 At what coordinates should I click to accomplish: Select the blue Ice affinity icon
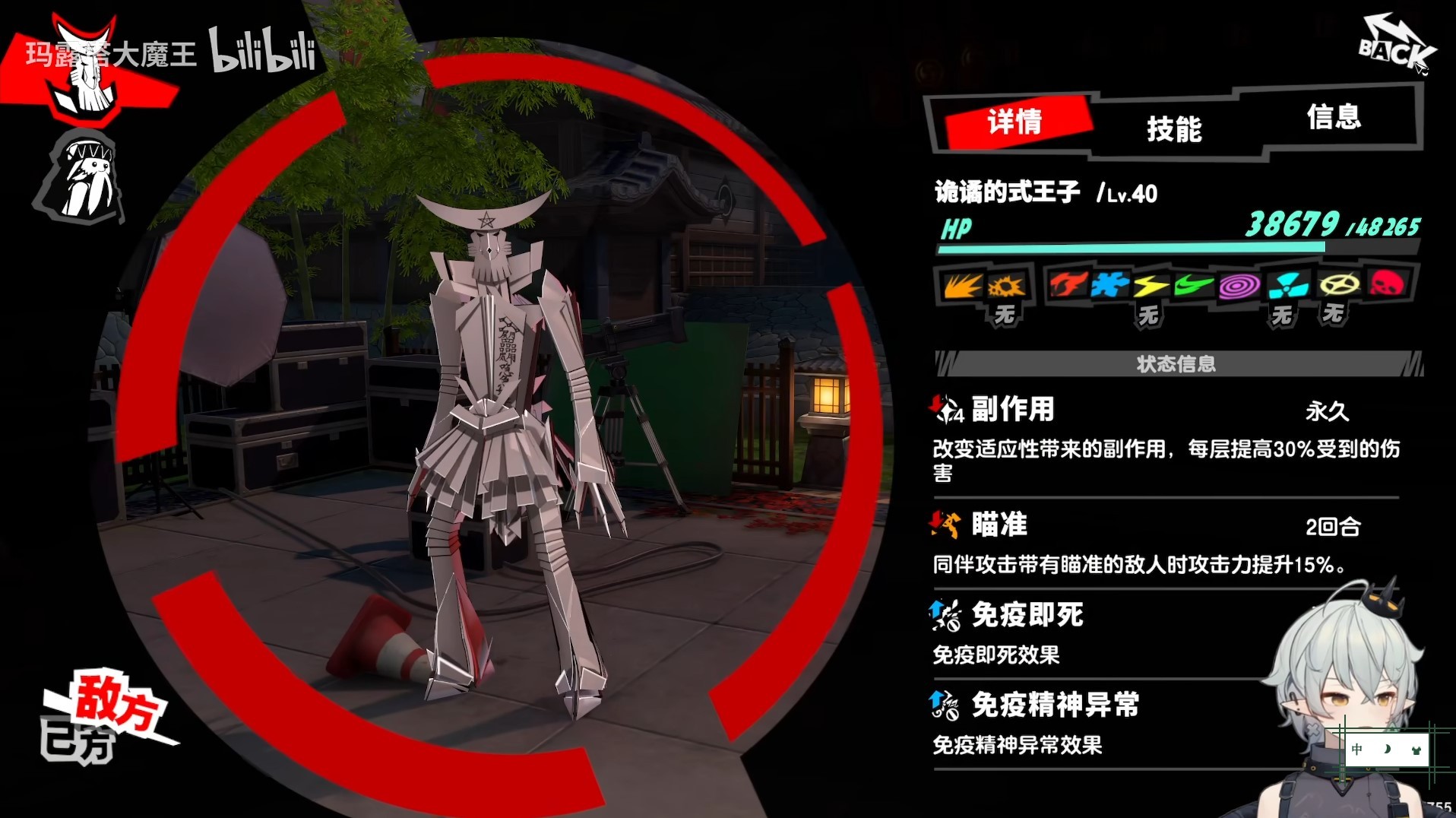pyautogui.click(x=1110, y=285)
